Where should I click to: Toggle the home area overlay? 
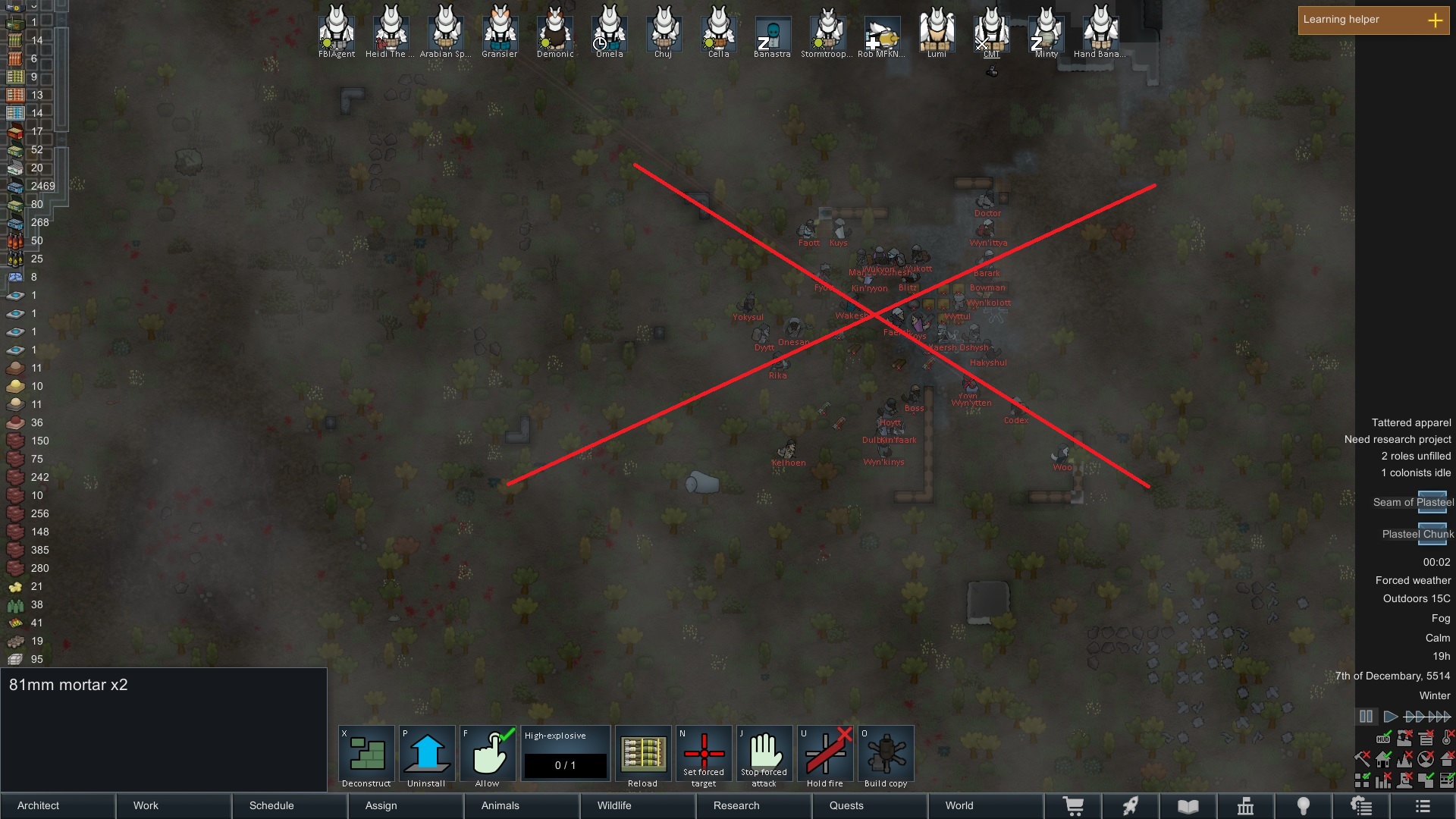[1383, 758]
